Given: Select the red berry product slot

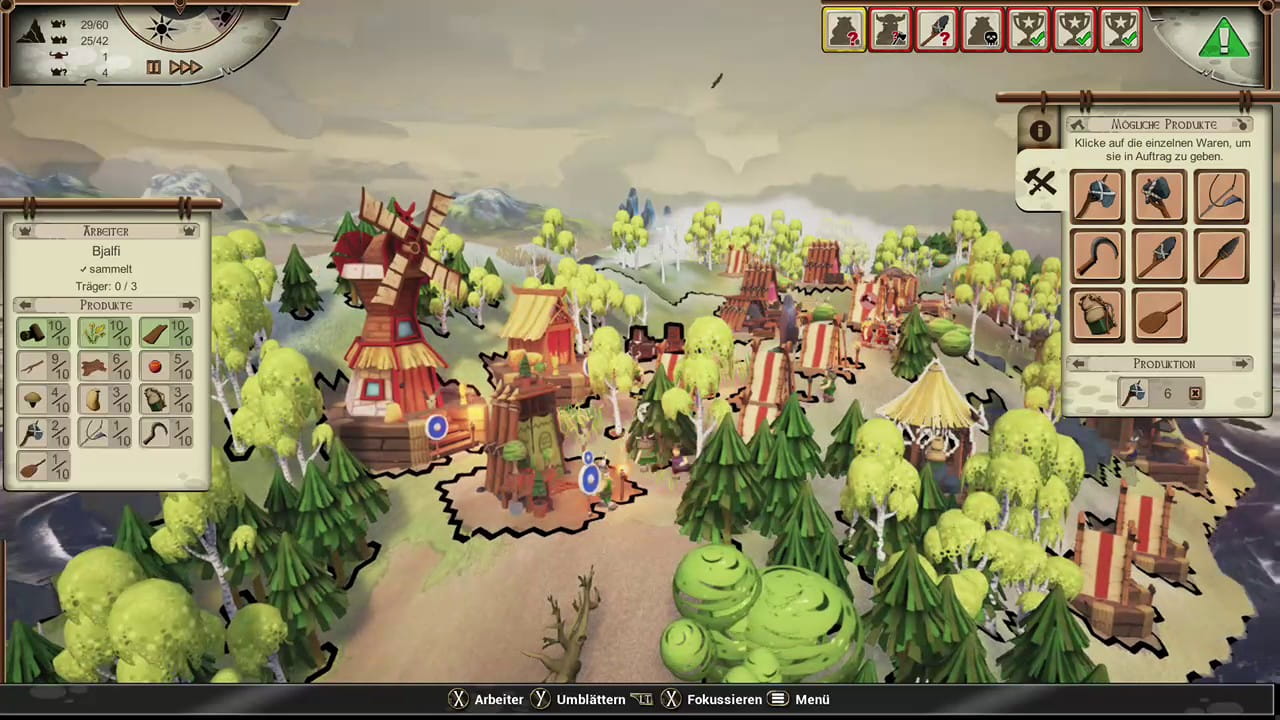Looking at the screenshot, I should [x=166, y=367].
